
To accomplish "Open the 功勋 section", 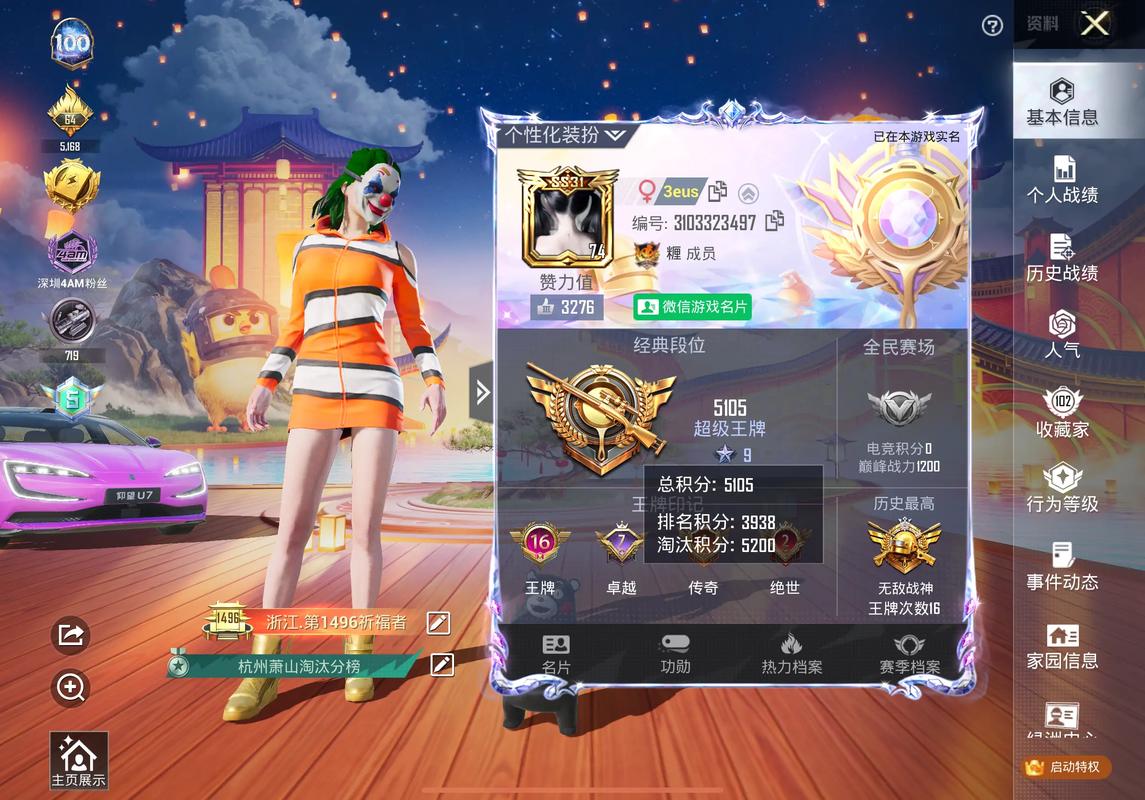I will tap(675, 654).
